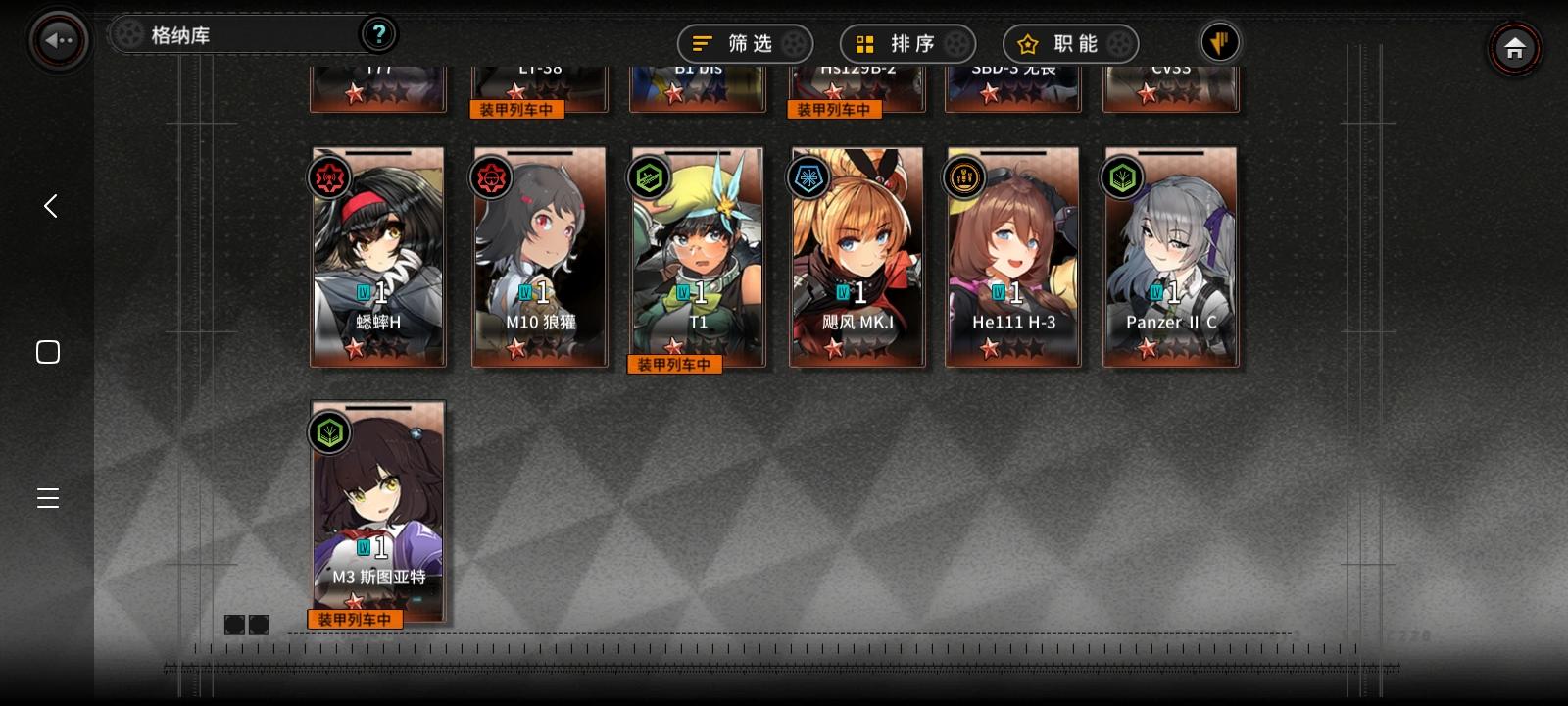This screenshot has height=706, width=1568.
Task: Open the 筛选 filter menu
Action: click(x=745, y=43)
